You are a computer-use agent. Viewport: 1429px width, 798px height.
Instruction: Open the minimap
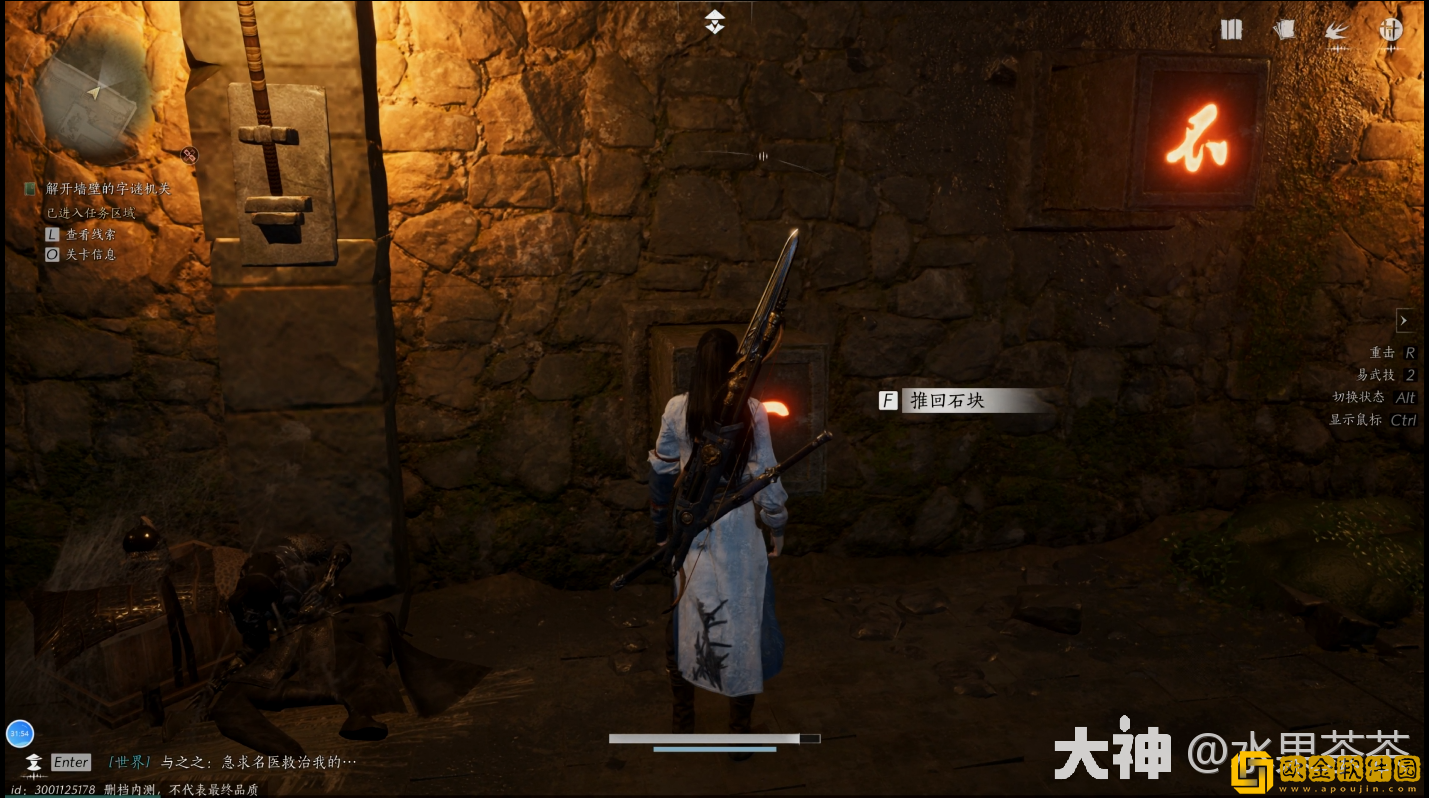coord(92,96)
